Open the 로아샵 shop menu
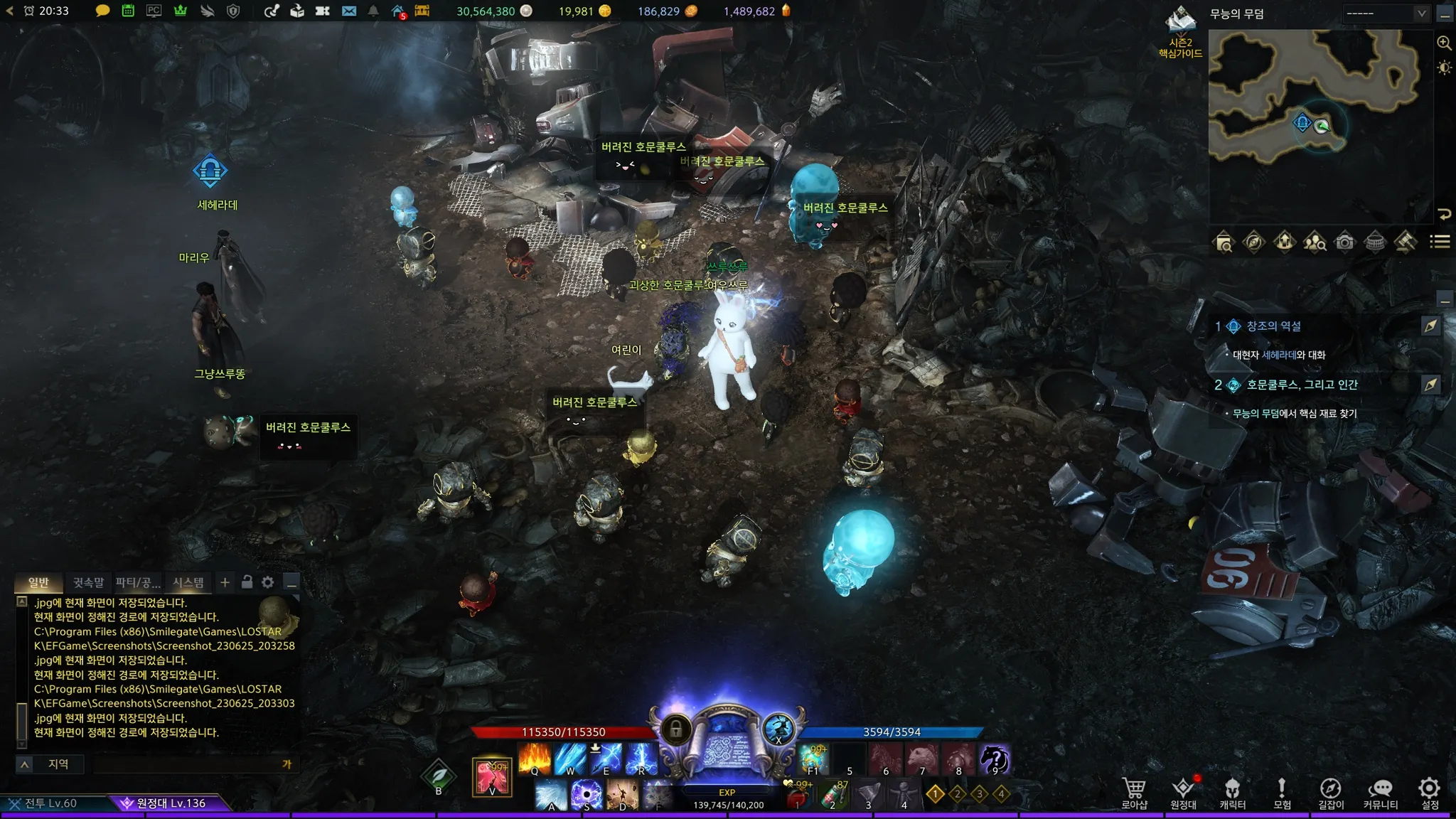The height and width of the screenshot is (819, 1456). (x=1134, y=793)
